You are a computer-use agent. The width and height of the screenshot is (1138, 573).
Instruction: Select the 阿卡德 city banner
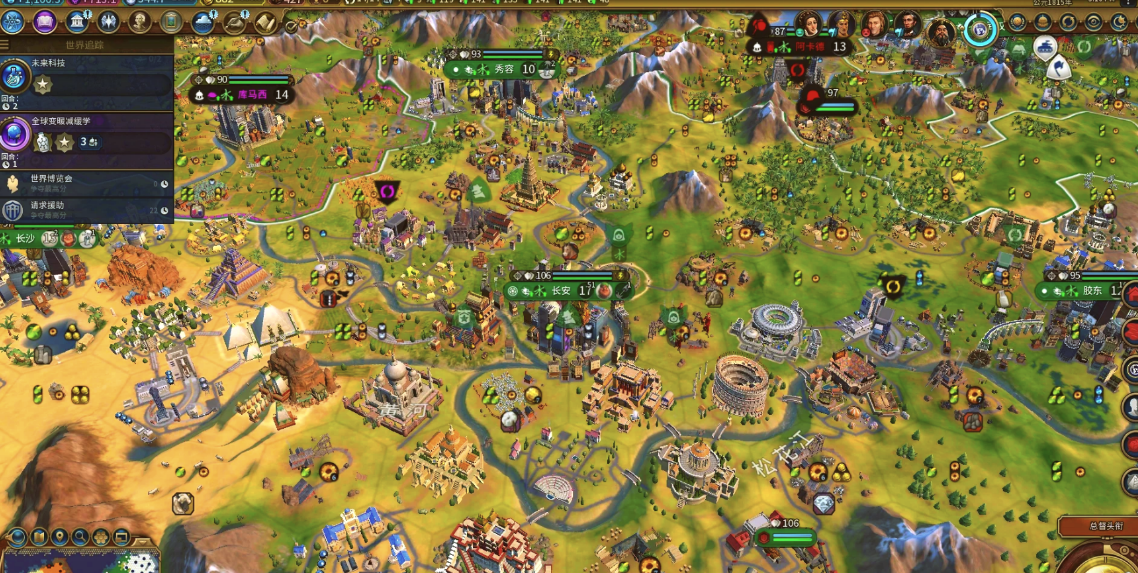[x=808, y=47]
